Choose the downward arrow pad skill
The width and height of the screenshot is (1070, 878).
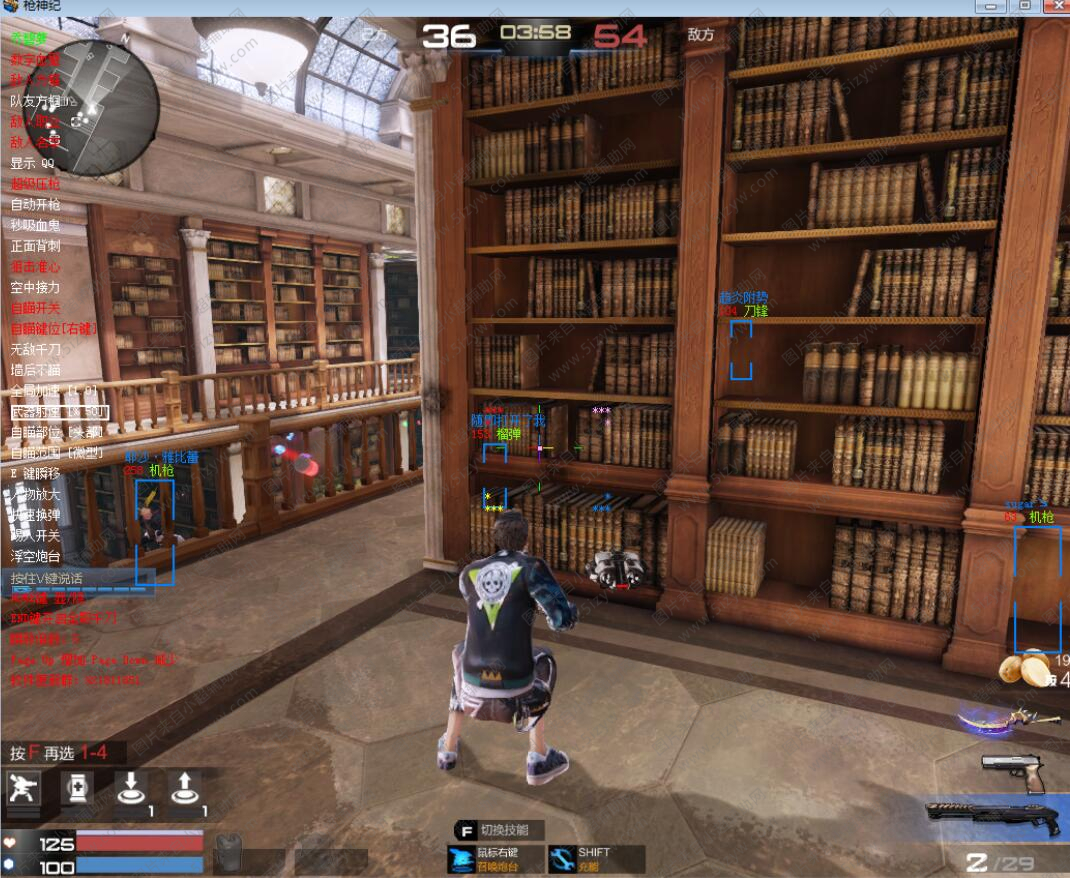(130, 788)
